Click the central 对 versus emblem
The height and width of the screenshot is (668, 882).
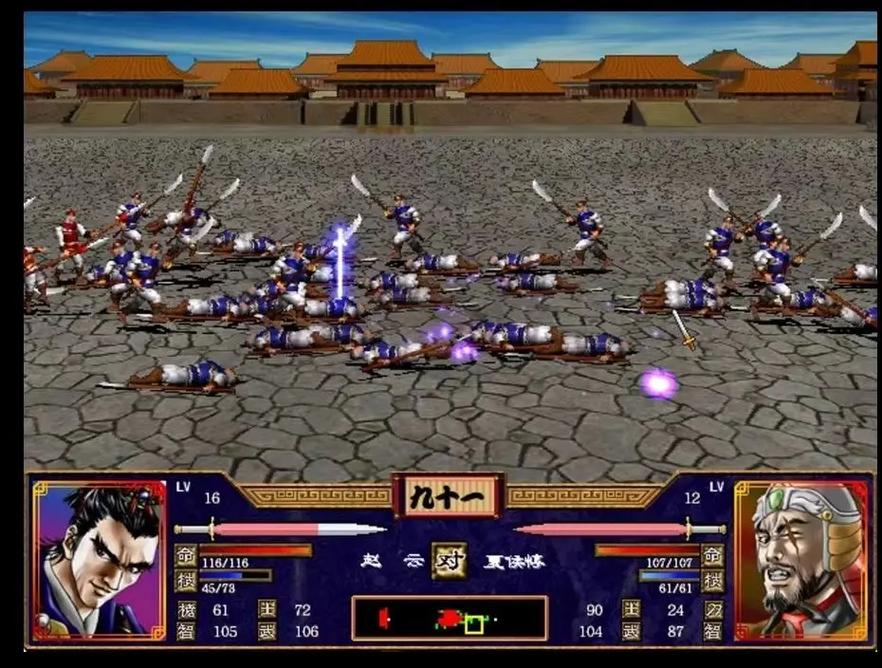[449, 560]
